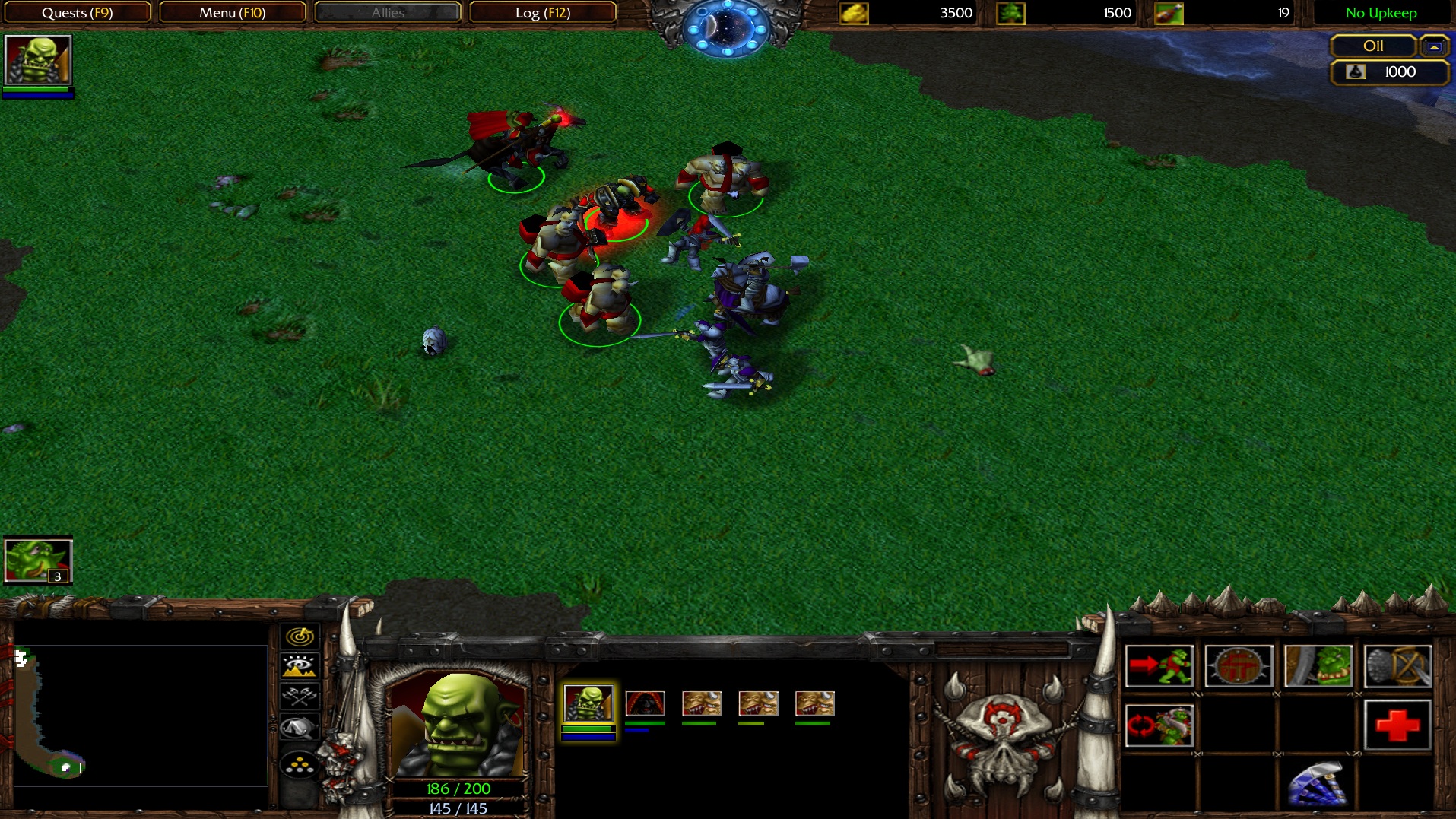1456x819 pixels.
Task: Click the gold coin icon in the resource bar
Action: tap(855, 12)
